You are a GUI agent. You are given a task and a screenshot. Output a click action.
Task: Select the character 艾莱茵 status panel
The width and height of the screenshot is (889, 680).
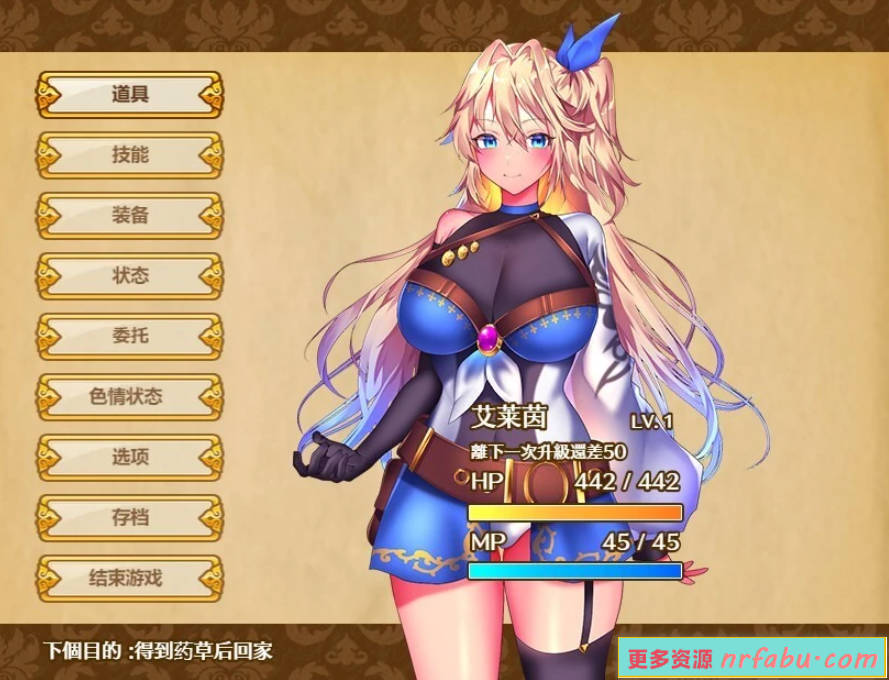[575, 490]
